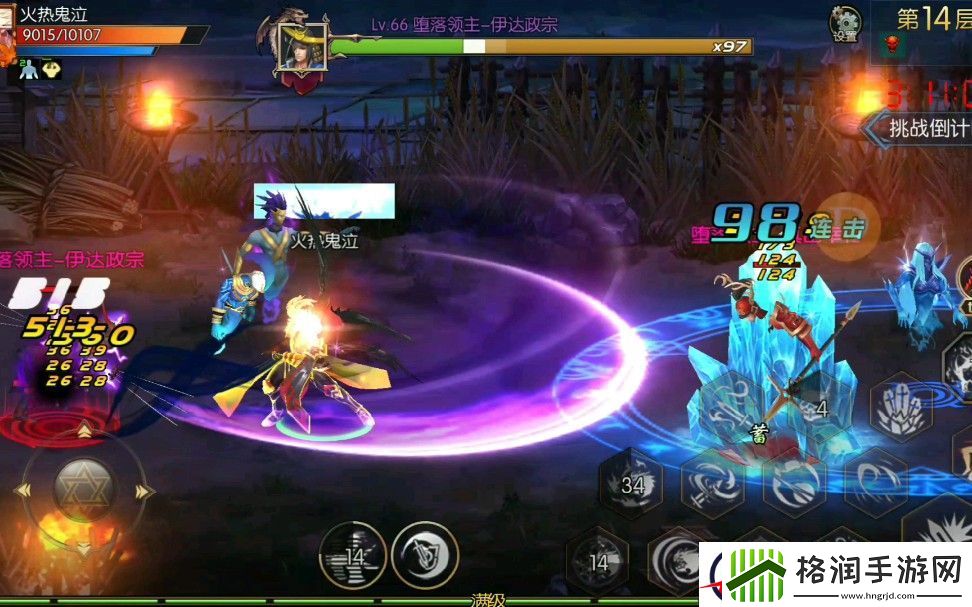Use the hexagon skill showing cooldown 34

pos(632,485)
